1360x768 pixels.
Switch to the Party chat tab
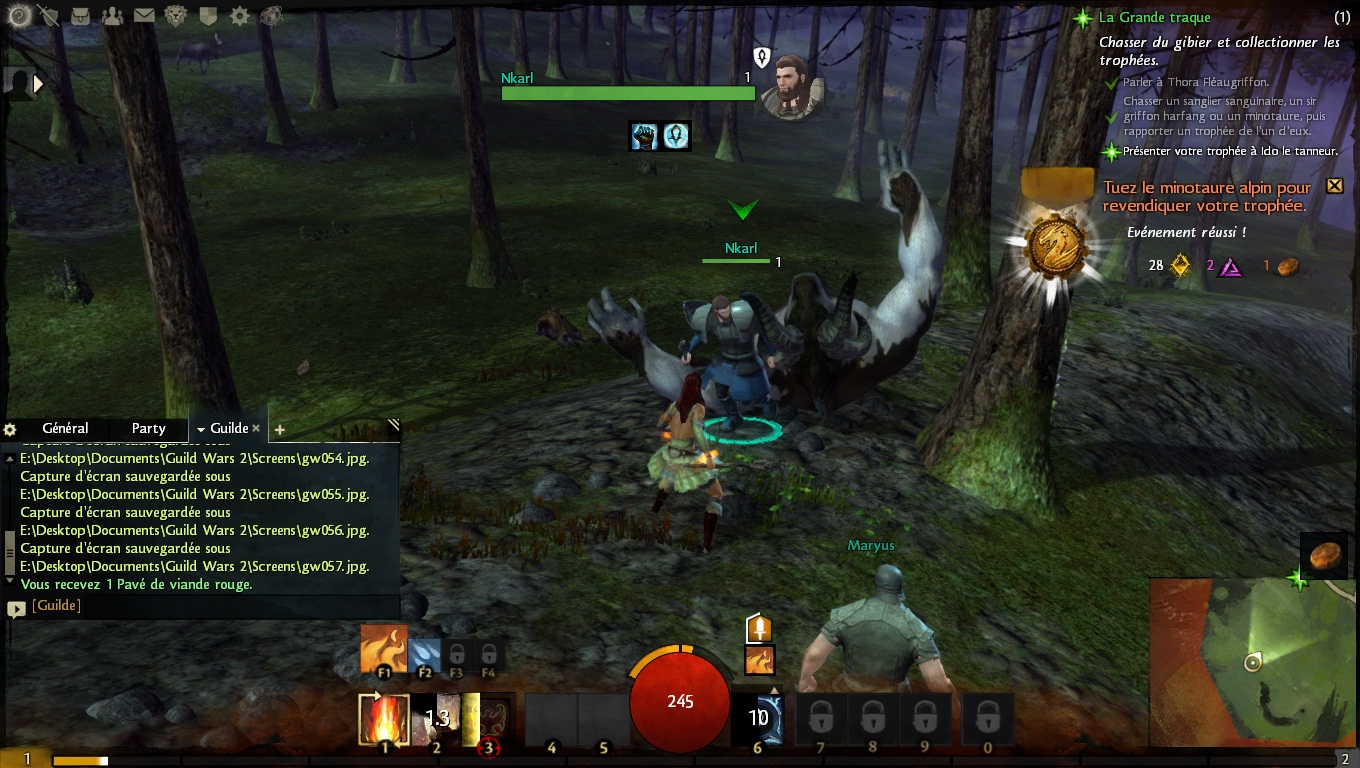click(149, 428)
